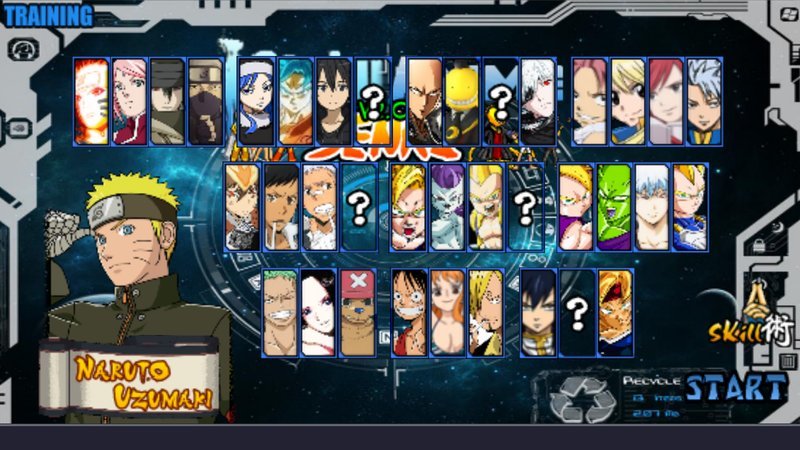Screen dimensions: 800x450
Task: Pick red-haired Erza character
Action: [x=665, y=101]
